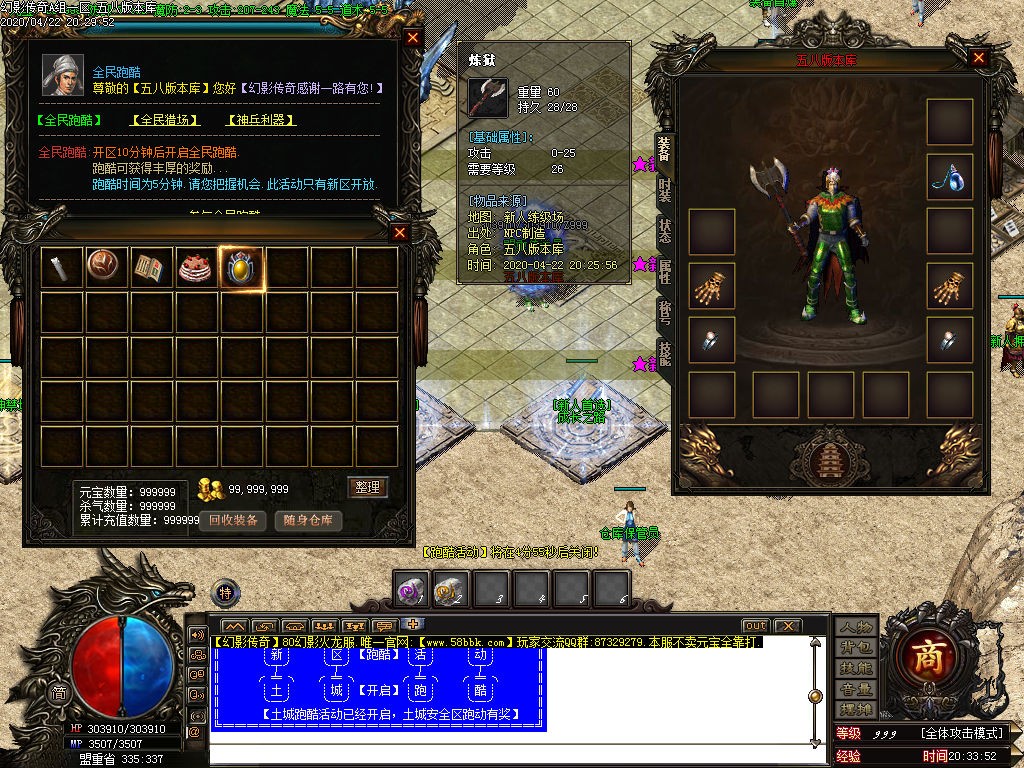
Task: Open the 背包 bag menu
Action: pos(856,648)
